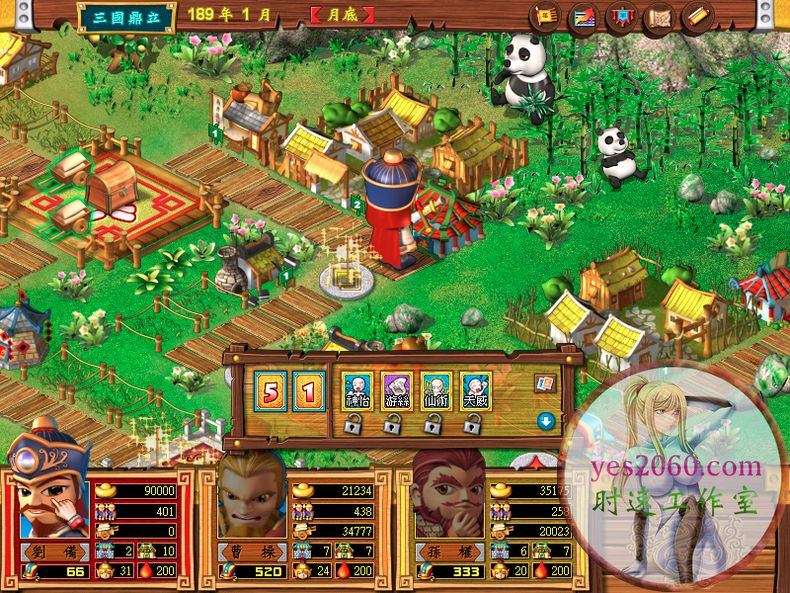
Task: Open the parchment map icon
Action: point(658,16)
